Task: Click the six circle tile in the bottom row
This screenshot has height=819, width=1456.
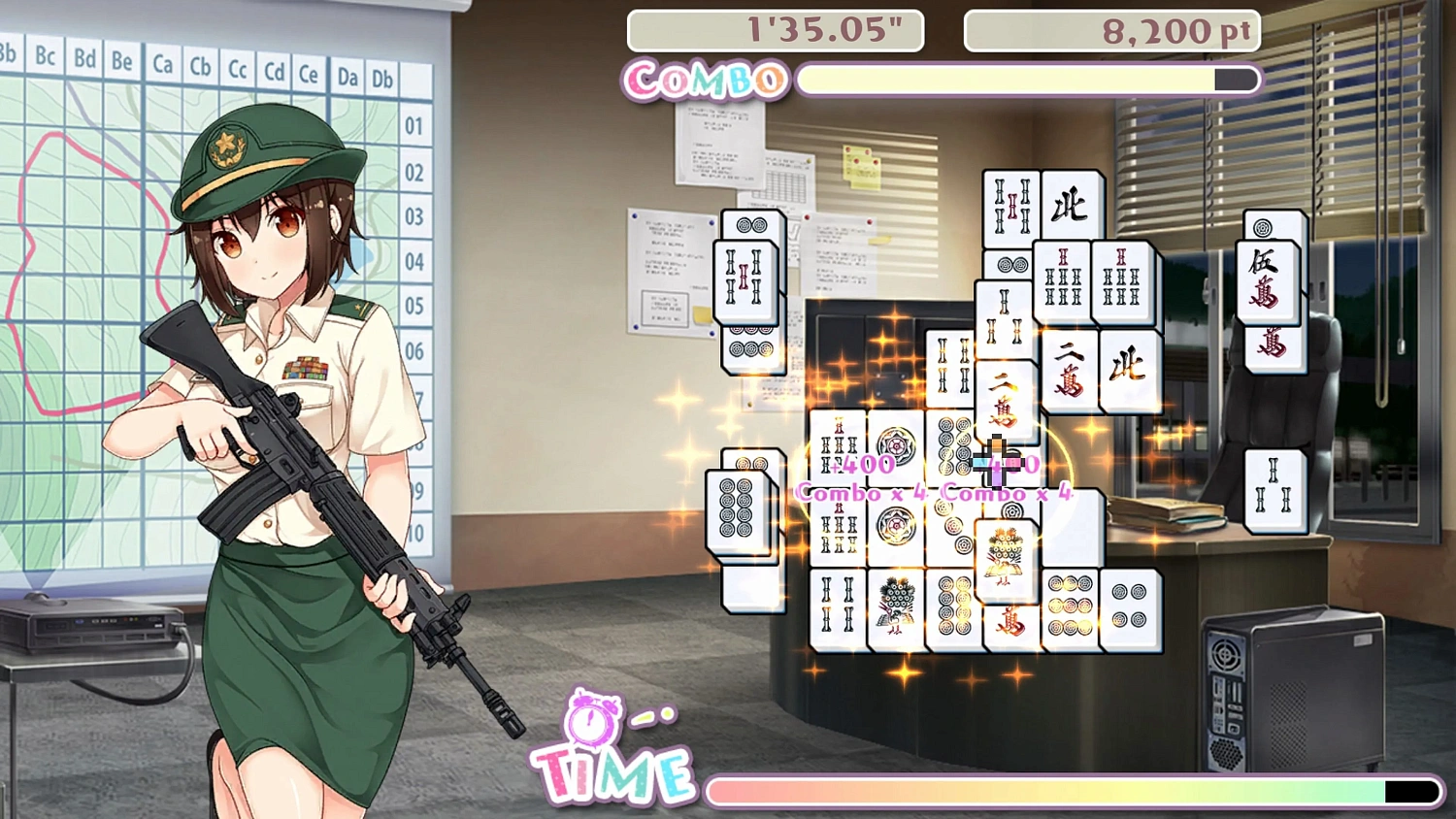Action: [x=1072, y=606]
